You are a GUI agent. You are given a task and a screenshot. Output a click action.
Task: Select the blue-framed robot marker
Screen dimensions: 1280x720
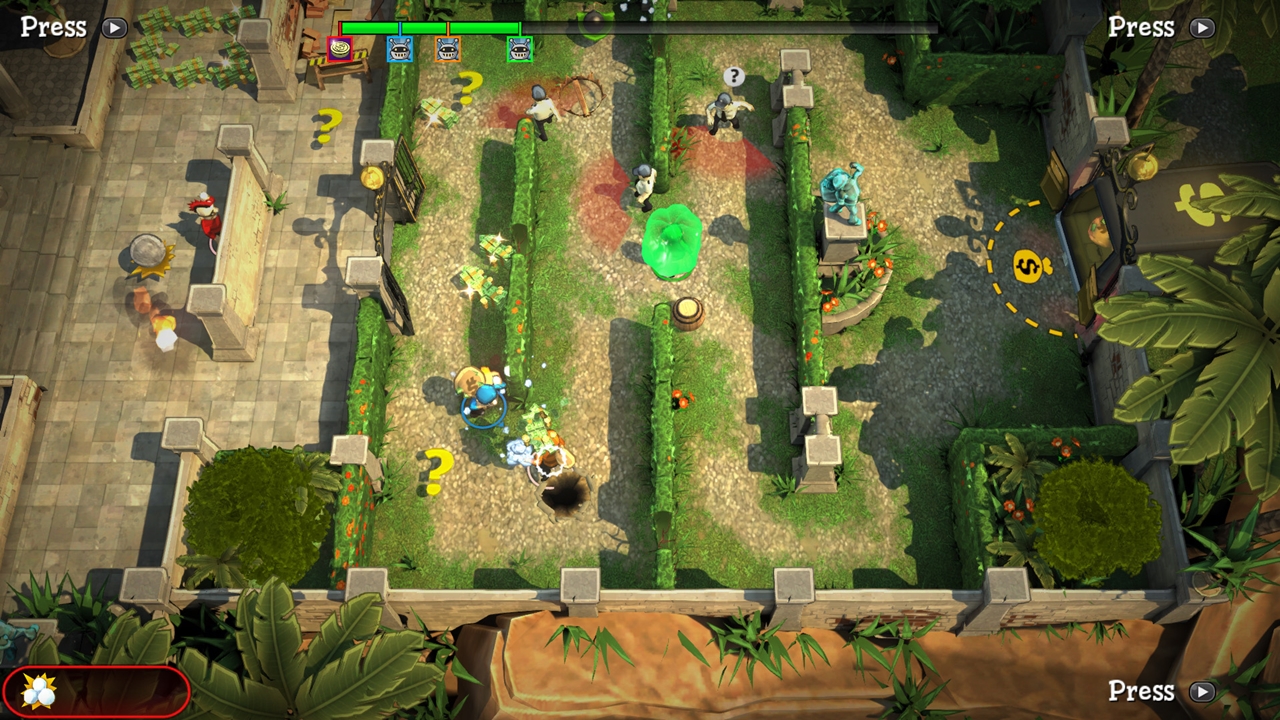pyautogui.click(x=399, y=49)
